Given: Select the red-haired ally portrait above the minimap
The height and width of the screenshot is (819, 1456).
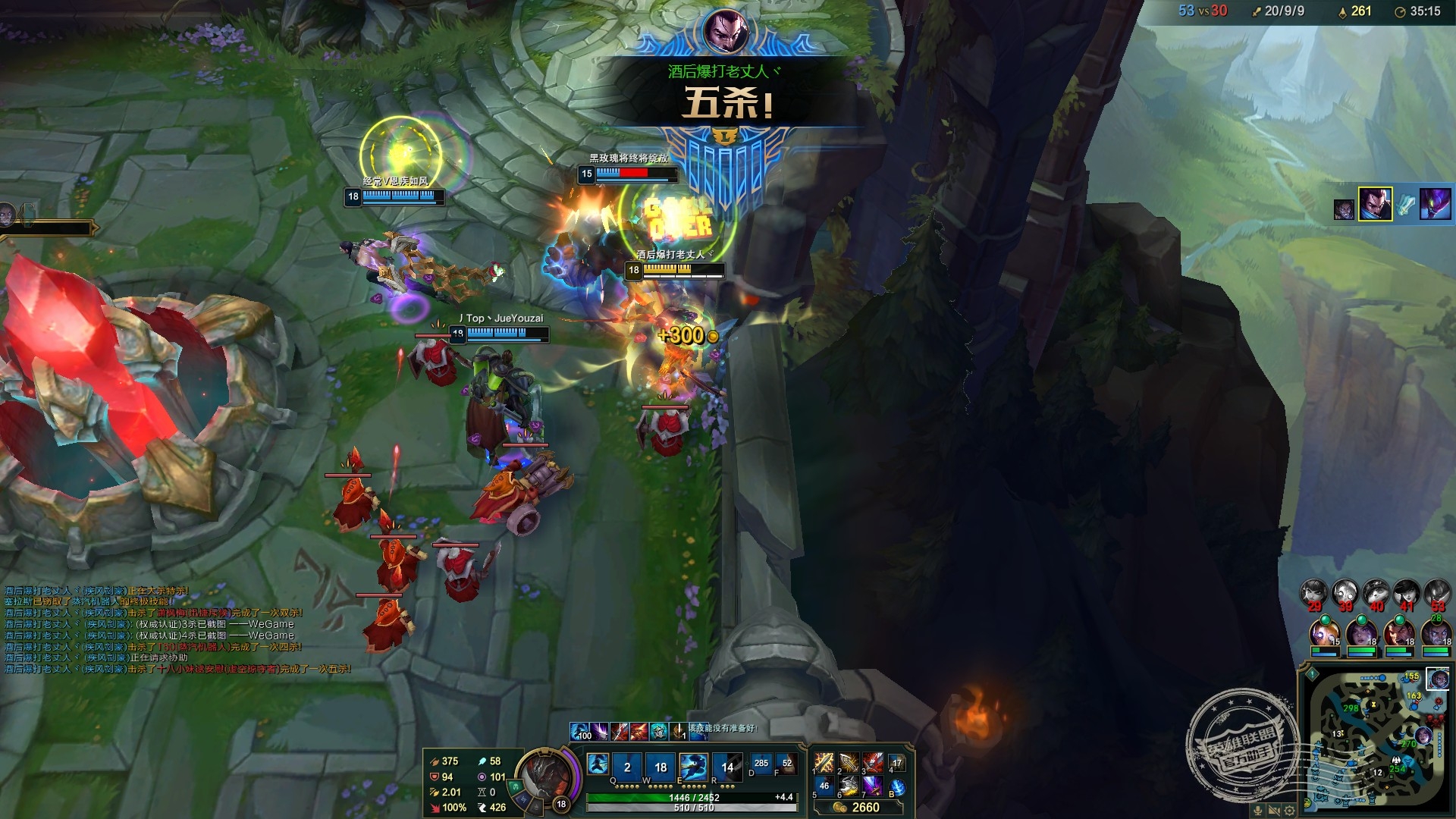Looking at the screenshot, I should tap(1398, 634).
